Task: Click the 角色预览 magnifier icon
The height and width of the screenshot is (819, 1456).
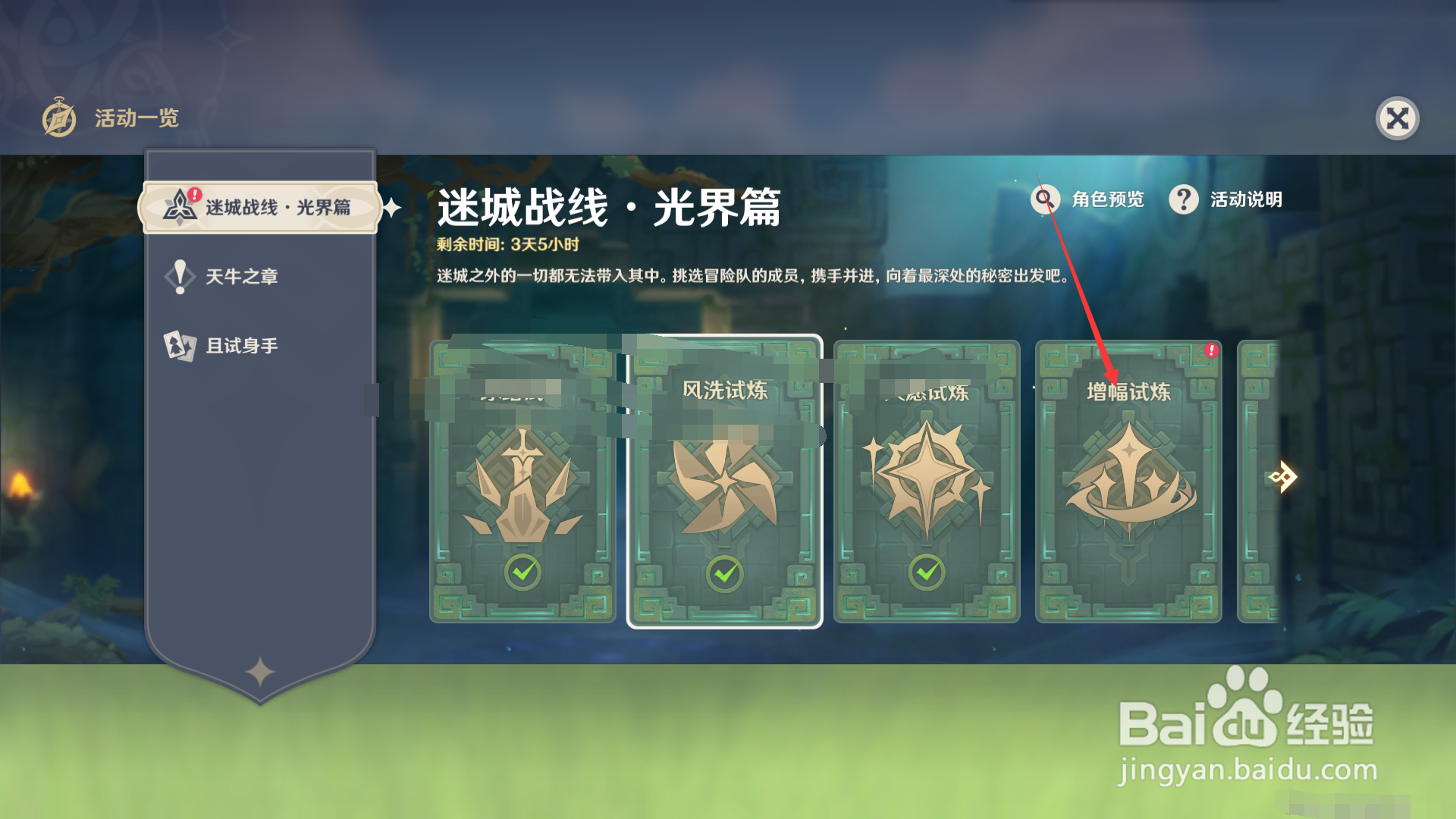Action: point(1044,199)
